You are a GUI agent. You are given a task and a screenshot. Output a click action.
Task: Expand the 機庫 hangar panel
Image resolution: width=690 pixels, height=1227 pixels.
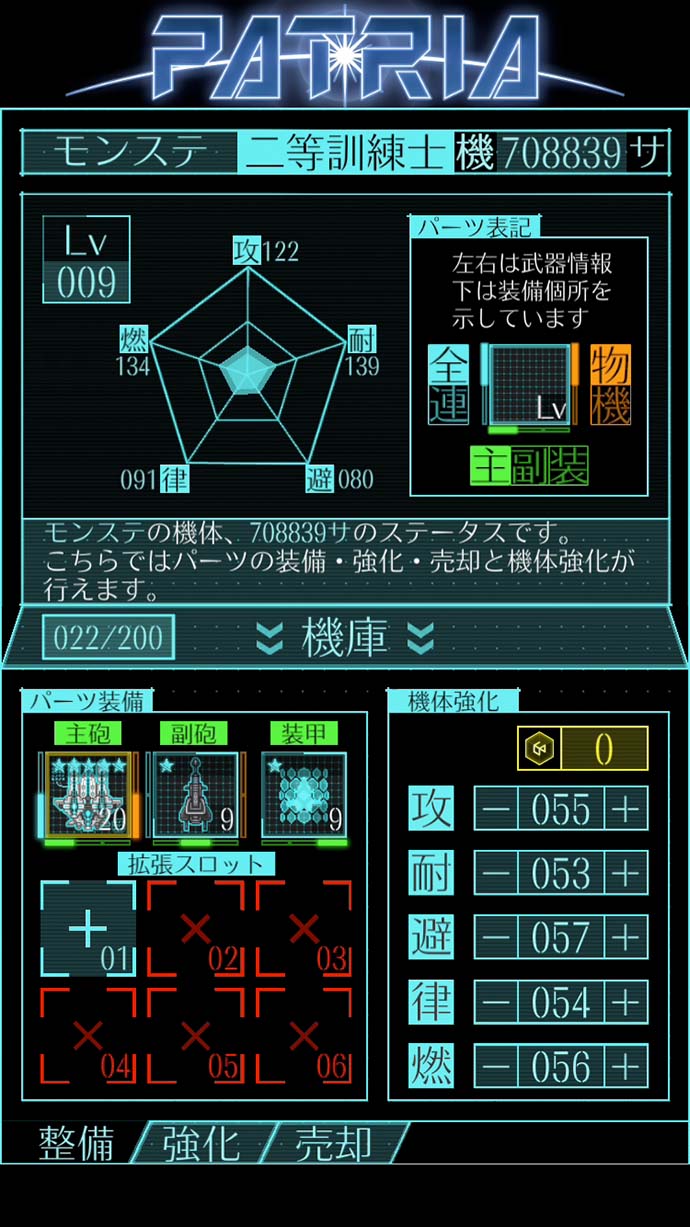[x=345, y=637]
